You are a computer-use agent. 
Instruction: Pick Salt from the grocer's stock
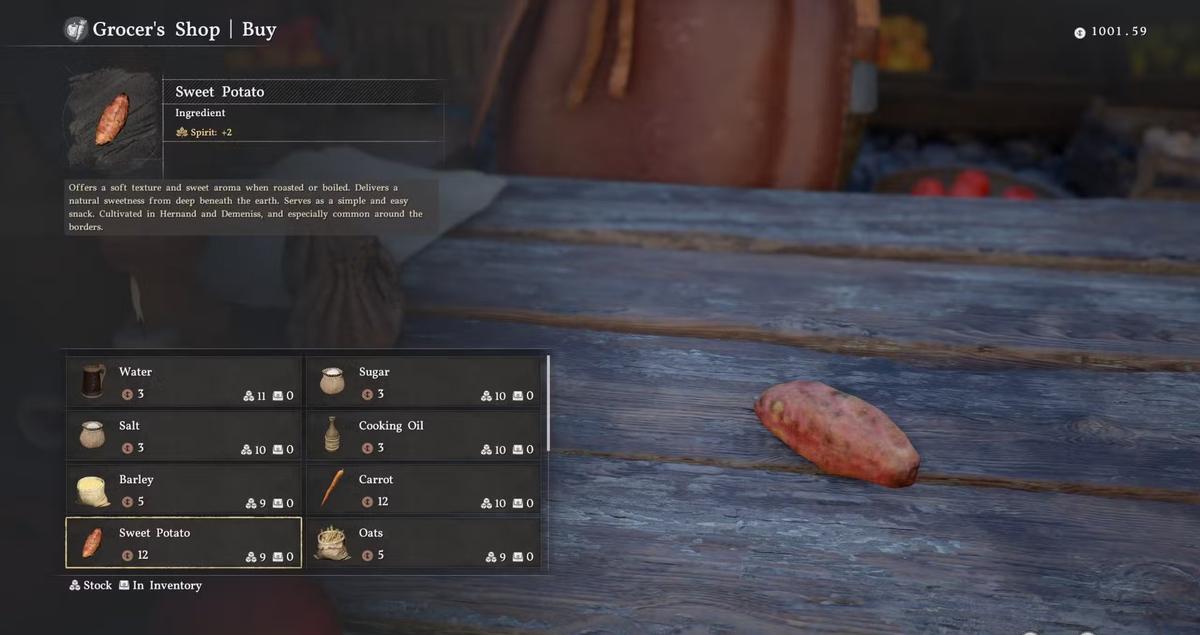click(x=184, y=436)
